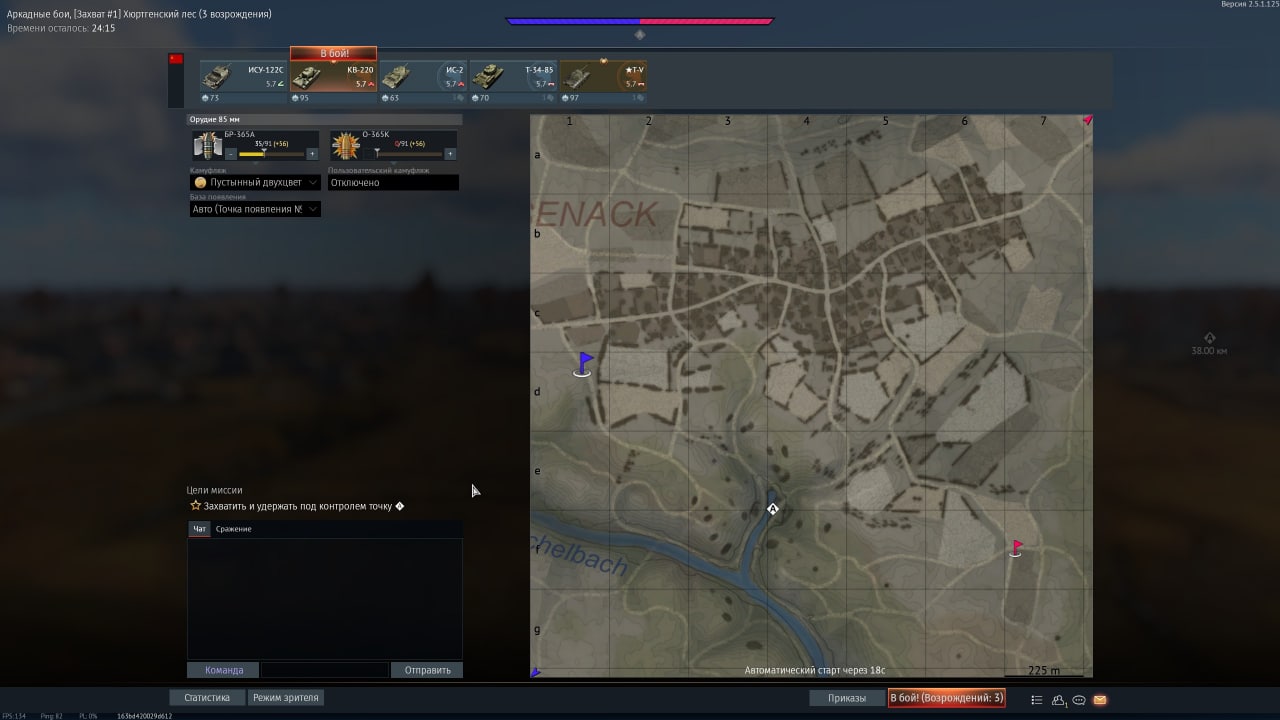
Task: Select the ИСУ-122С vehicle slot
Action: (x=243, y=77)
